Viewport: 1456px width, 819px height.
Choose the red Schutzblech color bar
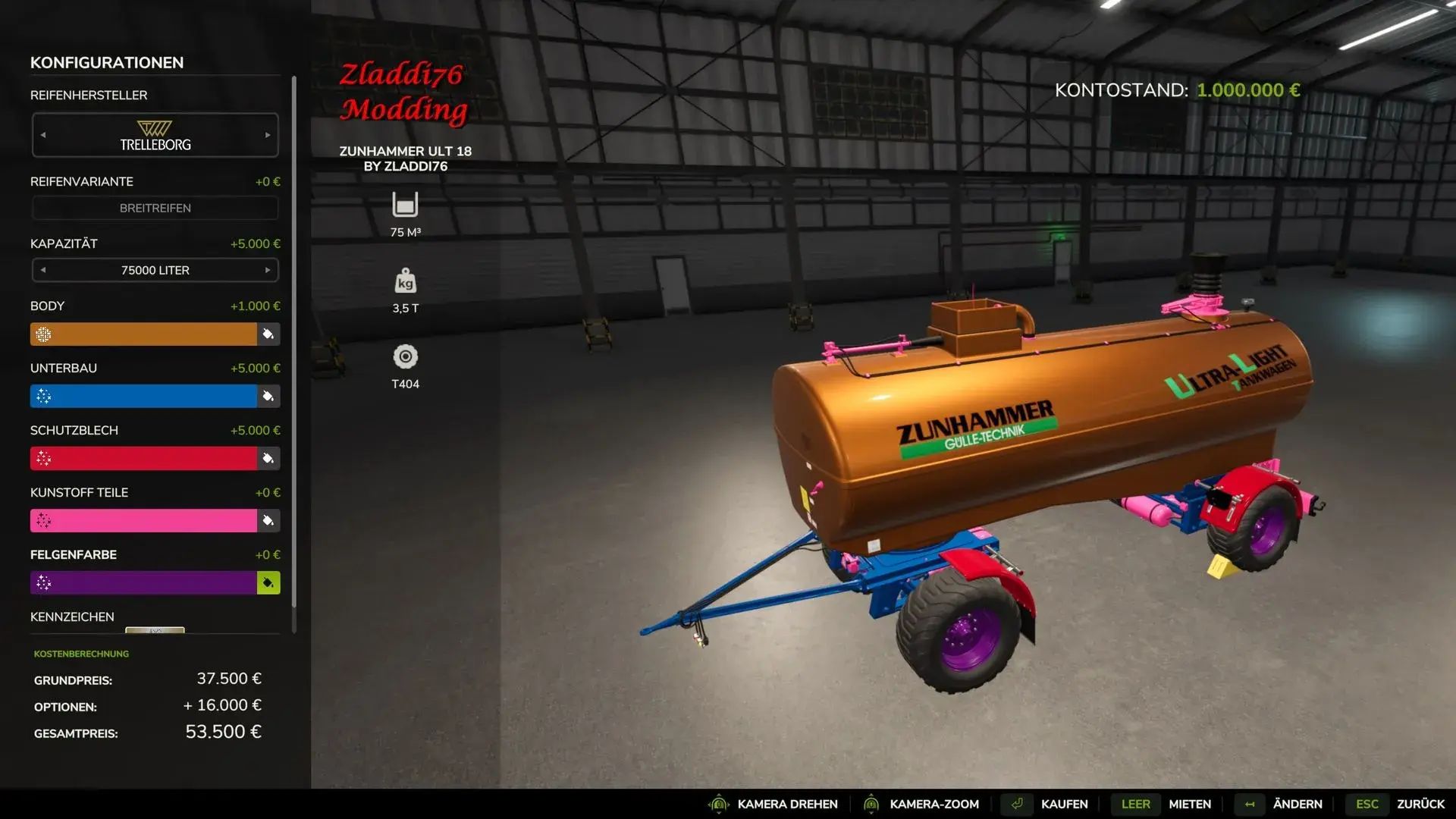point(144,459)
